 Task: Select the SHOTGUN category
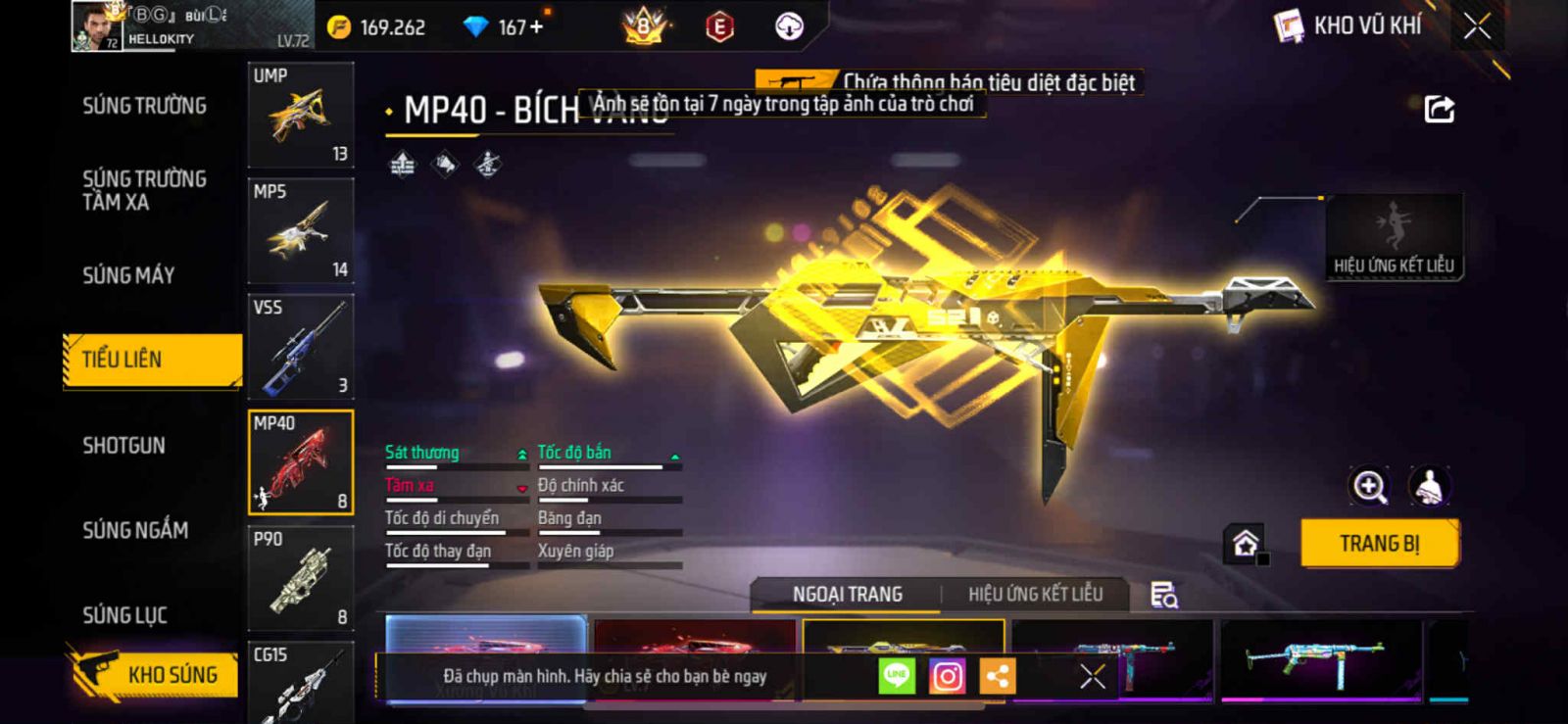[123, 446]
